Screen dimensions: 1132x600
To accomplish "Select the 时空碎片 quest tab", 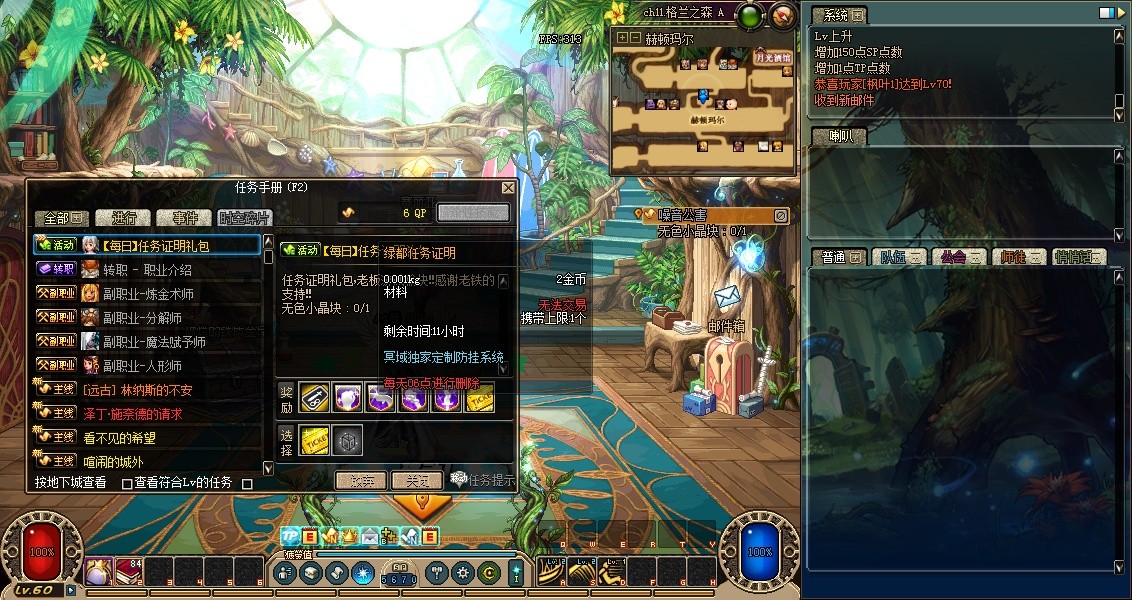I will pos(244,218).
